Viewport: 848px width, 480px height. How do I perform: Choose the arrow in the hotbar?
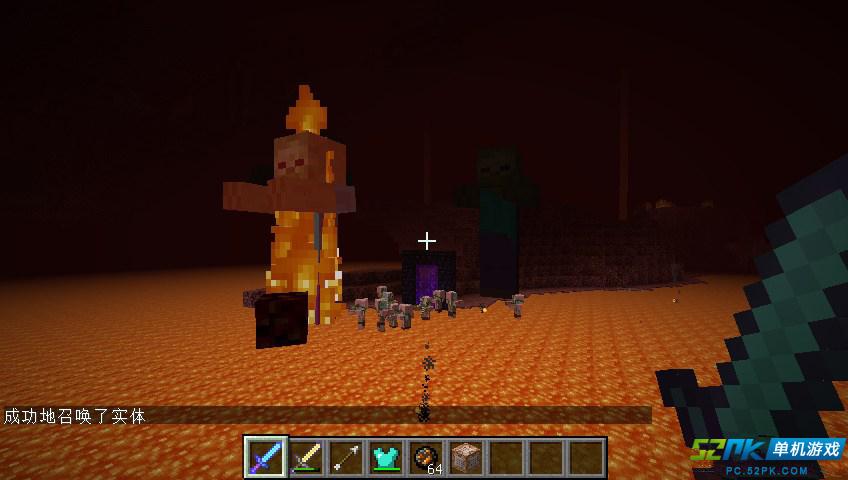point(346,457)
